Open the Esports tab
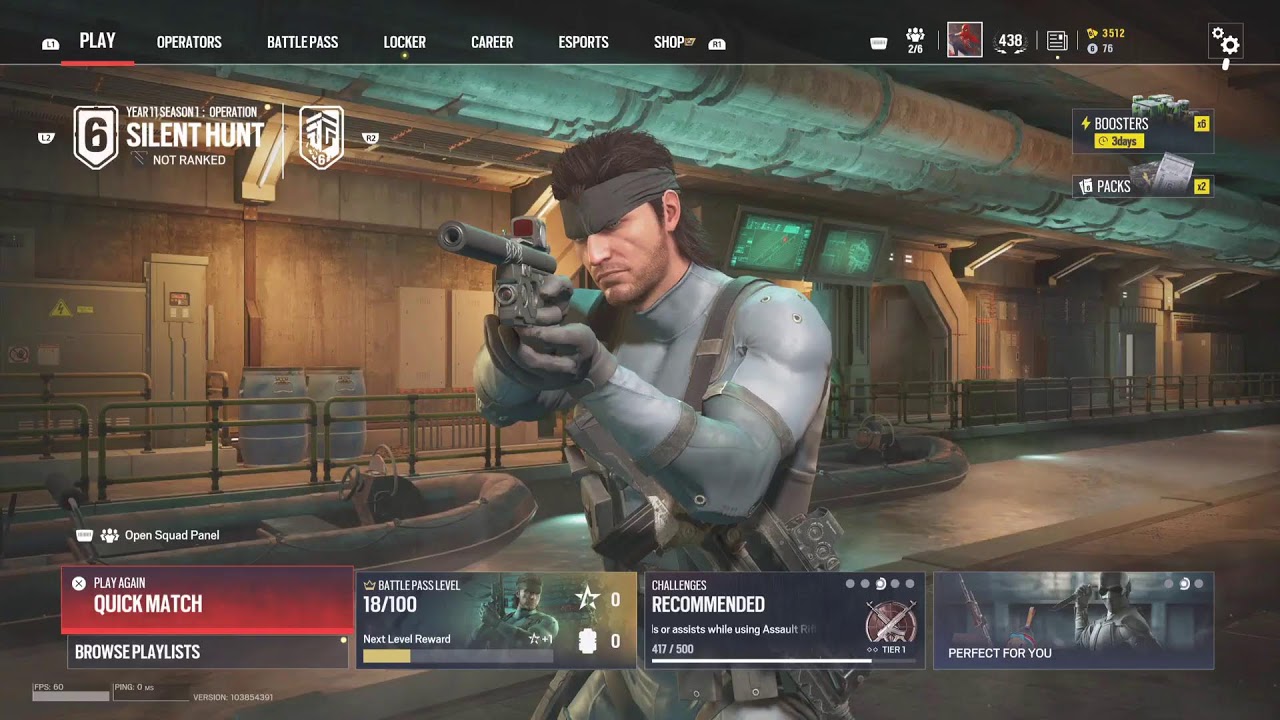The image size is (1280, 720). [x=583, y=42]
